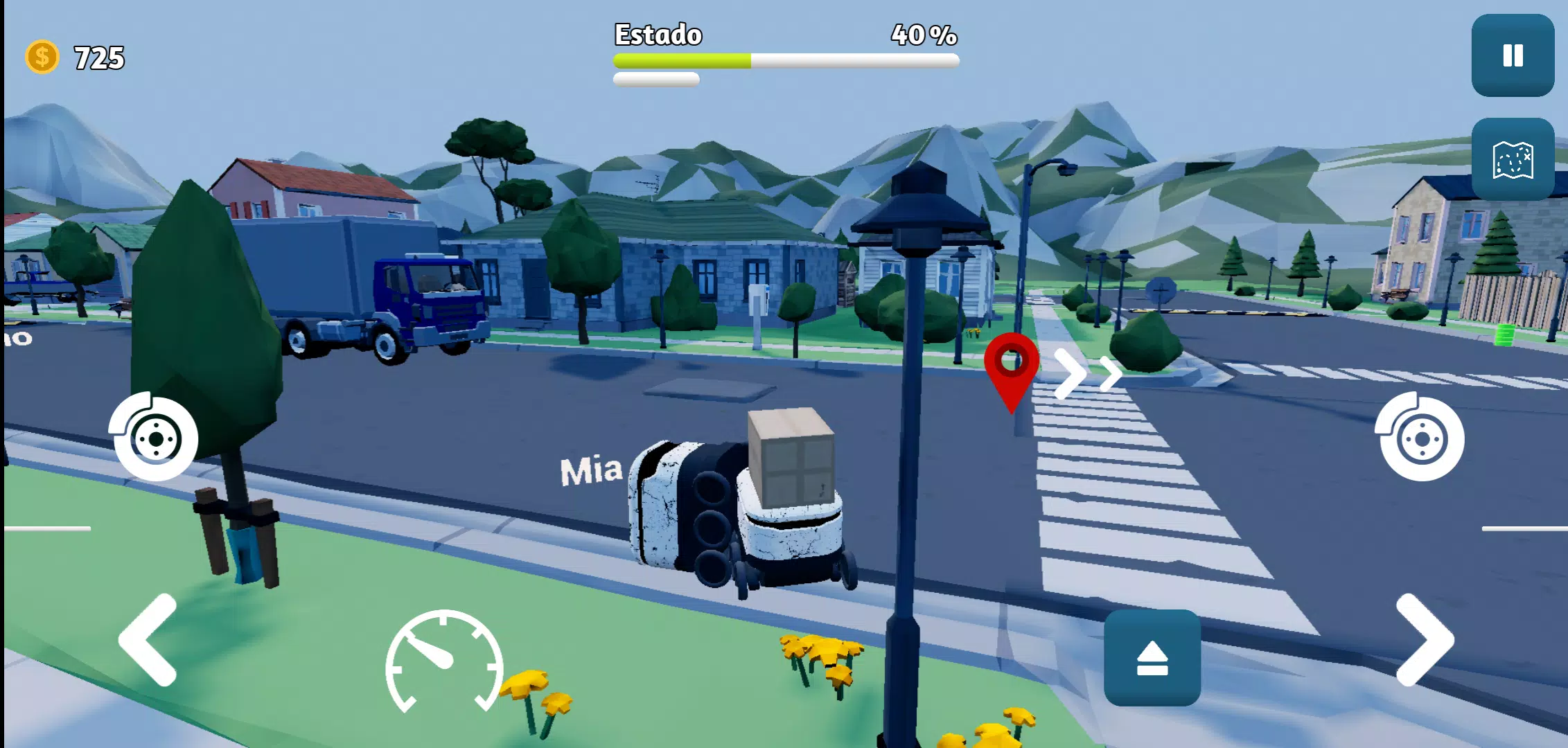Pause the game
This screenshot has width=1568, height=748.
pyautogui.click(x=1513, y=55)
